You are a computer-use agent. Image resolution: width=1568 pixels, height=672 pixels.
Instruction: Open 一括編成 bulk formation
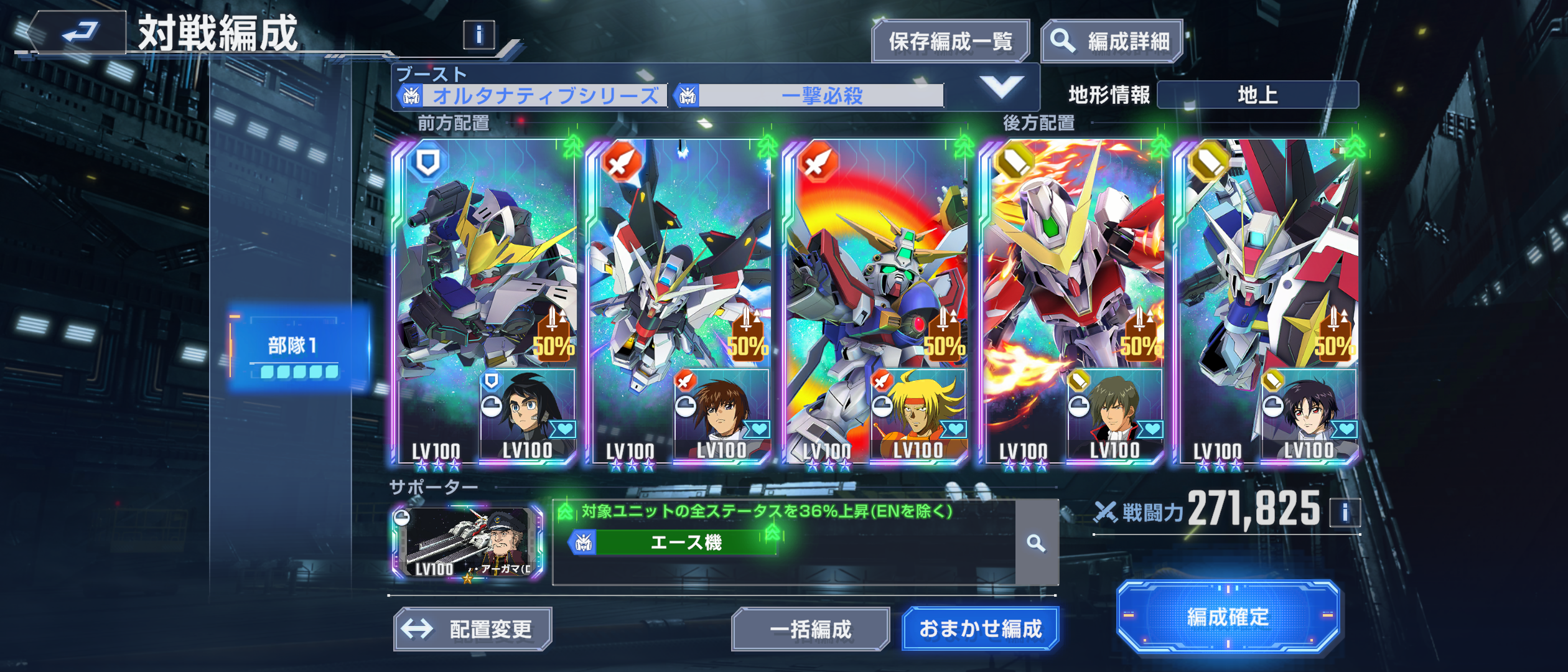[x=810, y=629]
